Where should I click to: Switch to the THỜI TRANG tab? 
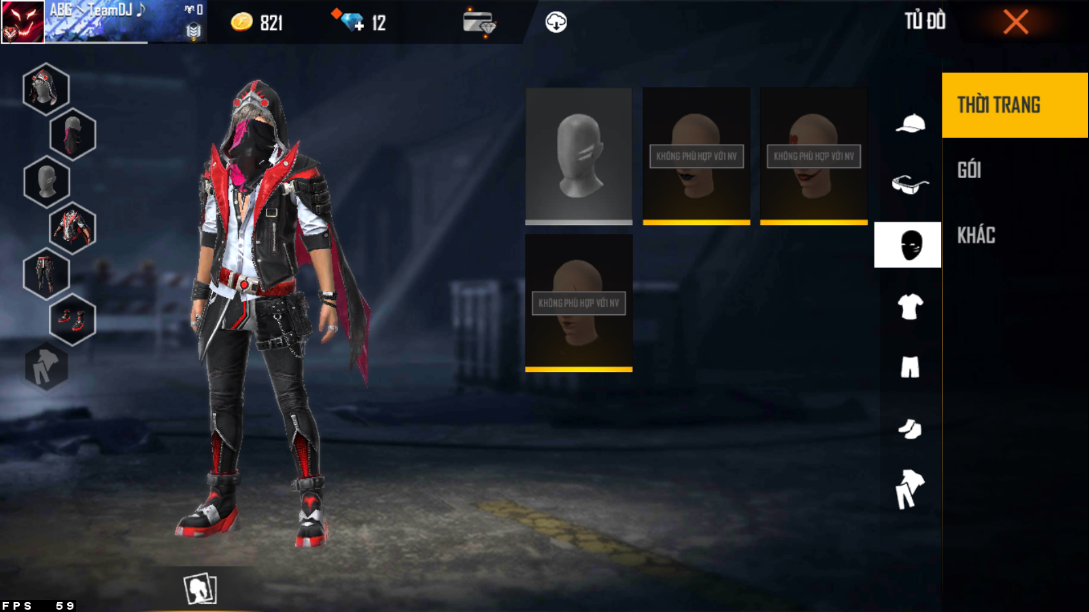[1014, 104]
